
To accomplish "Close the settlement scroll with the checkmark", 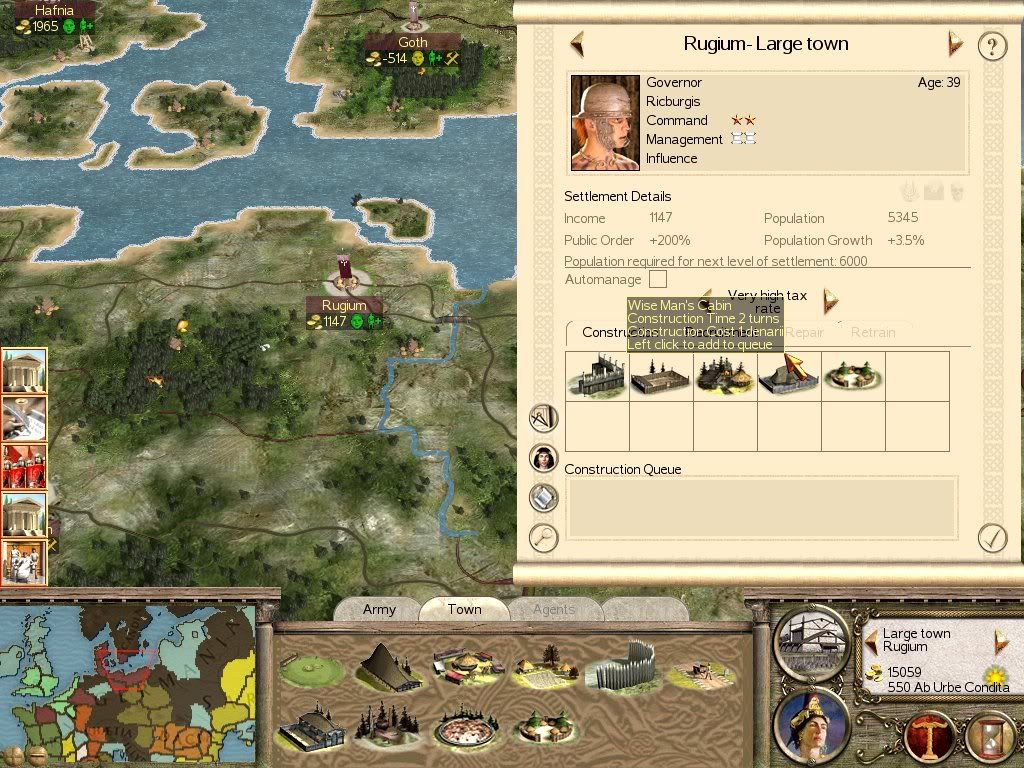I will click(991, 538).
